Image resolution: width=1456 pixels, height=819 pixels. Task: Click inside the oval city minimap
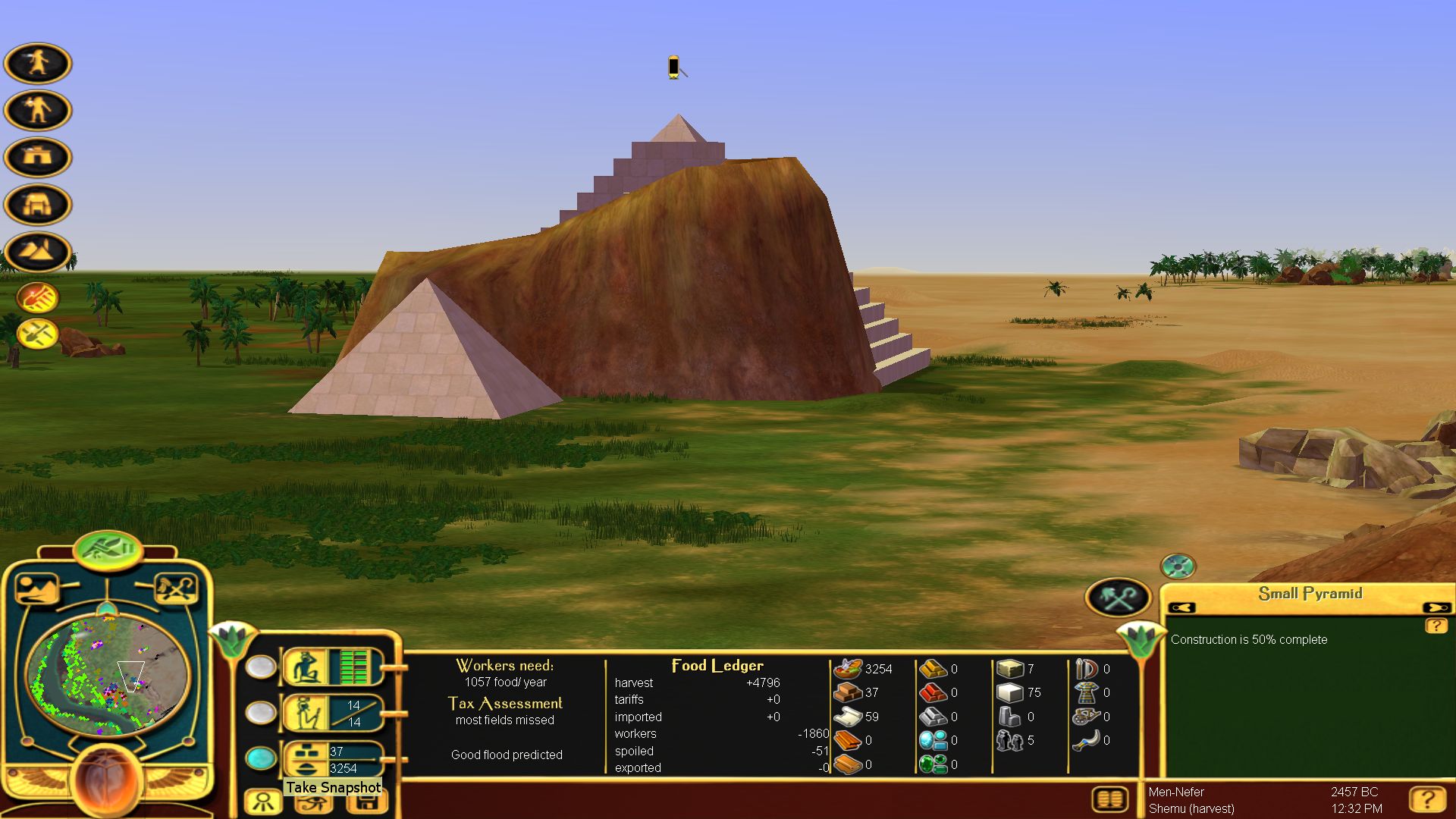pos(108,676)
